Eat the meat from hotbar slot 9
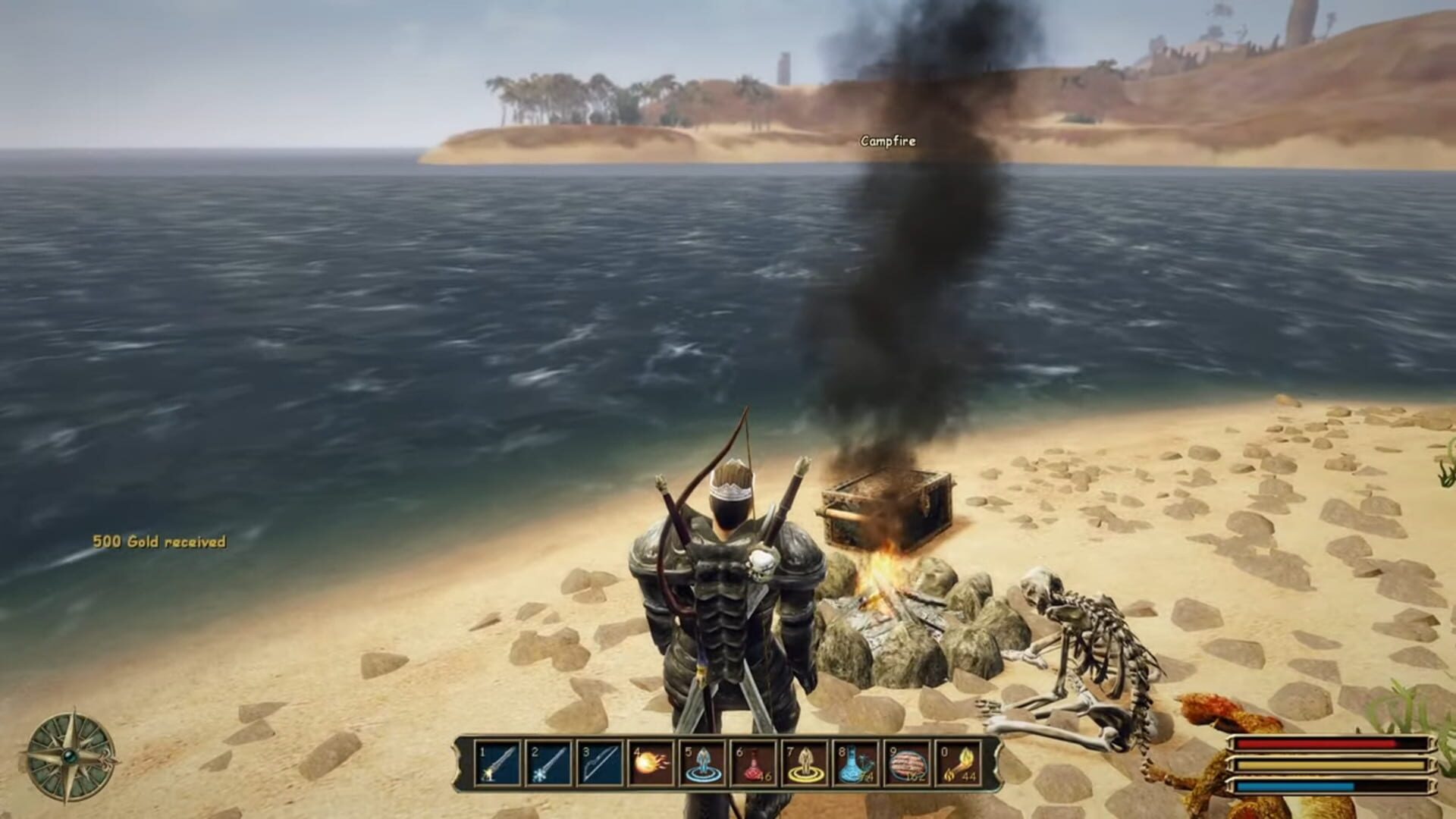The height and width of the screenshot is (819, 1456). tap(905, 762)
